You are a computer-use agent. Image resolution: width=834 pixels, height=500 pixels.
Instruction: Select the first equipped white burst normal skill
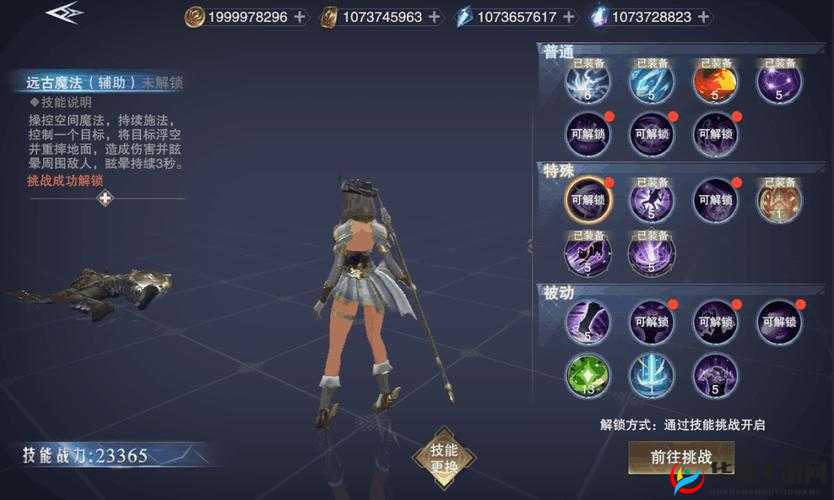click(x=587, y=83)
